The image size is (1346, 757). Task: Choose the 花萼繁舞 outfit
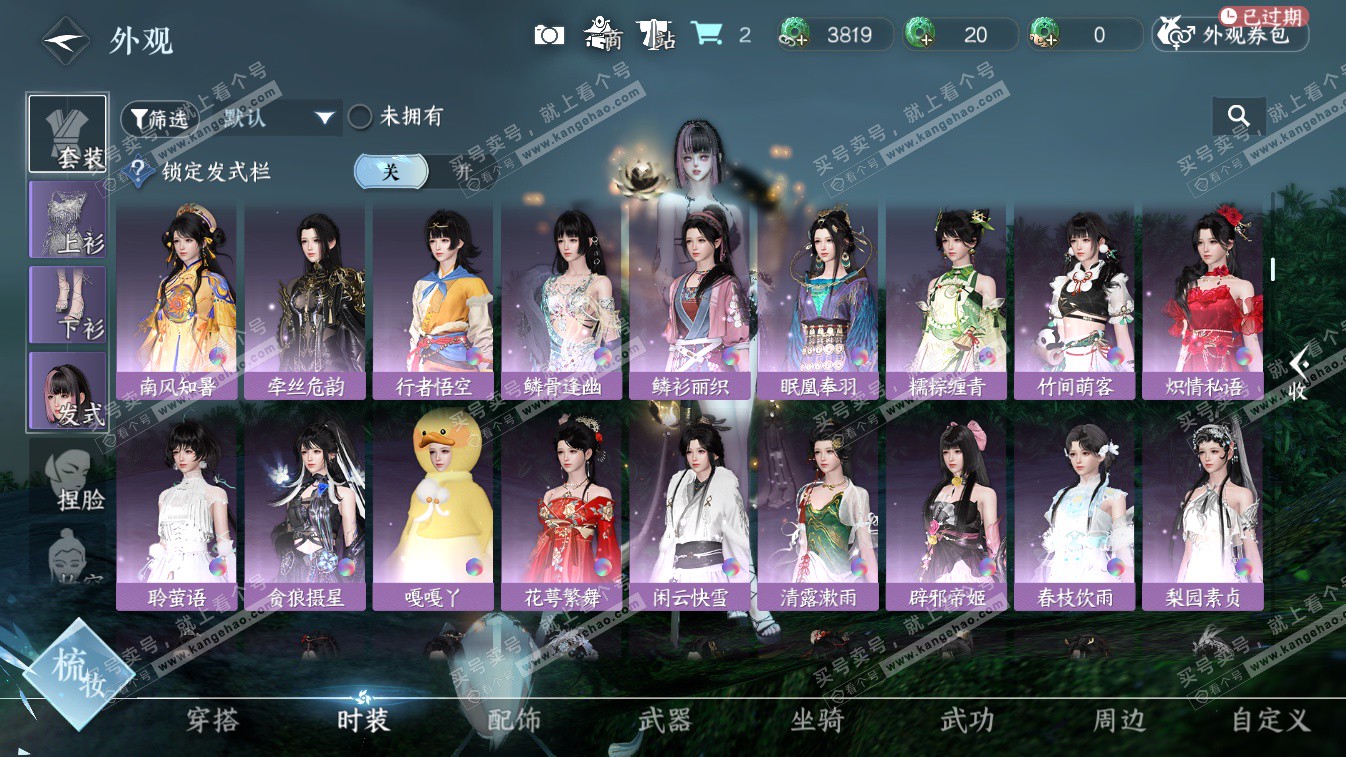pyautogui.click(x=561, y=512)
